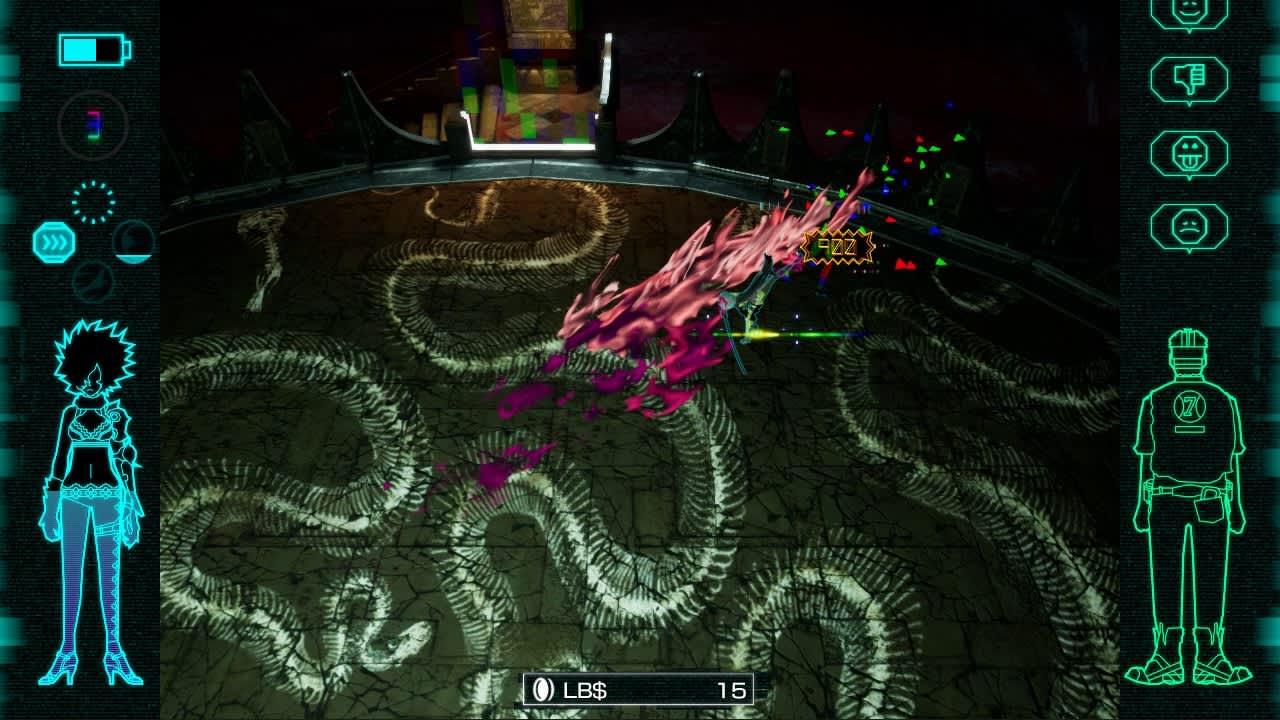1280x720 pixels.
Task: Click the 702 damage counter popup
Action: coord(836,245)
